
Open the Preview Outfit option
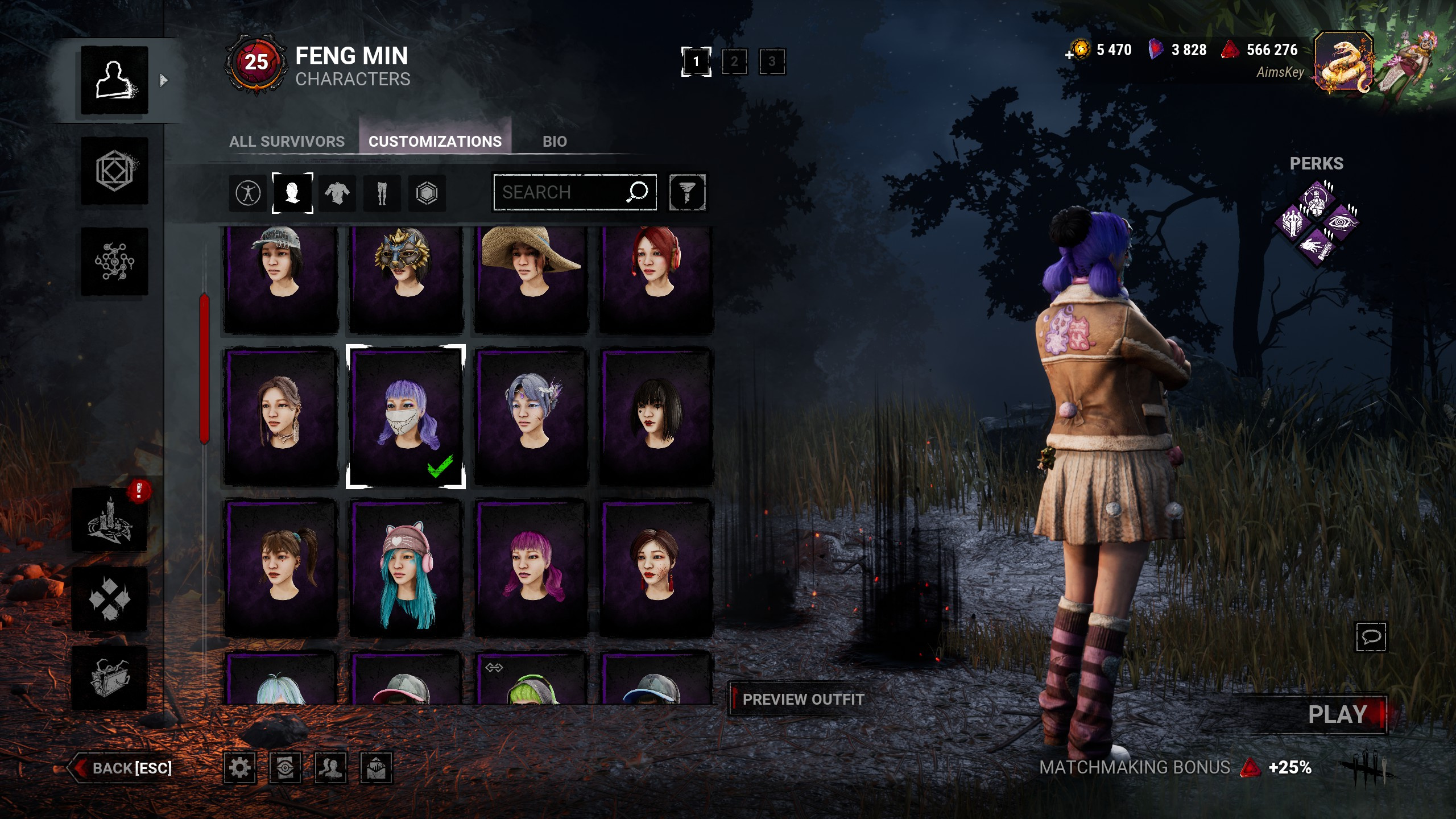[803, 700]
